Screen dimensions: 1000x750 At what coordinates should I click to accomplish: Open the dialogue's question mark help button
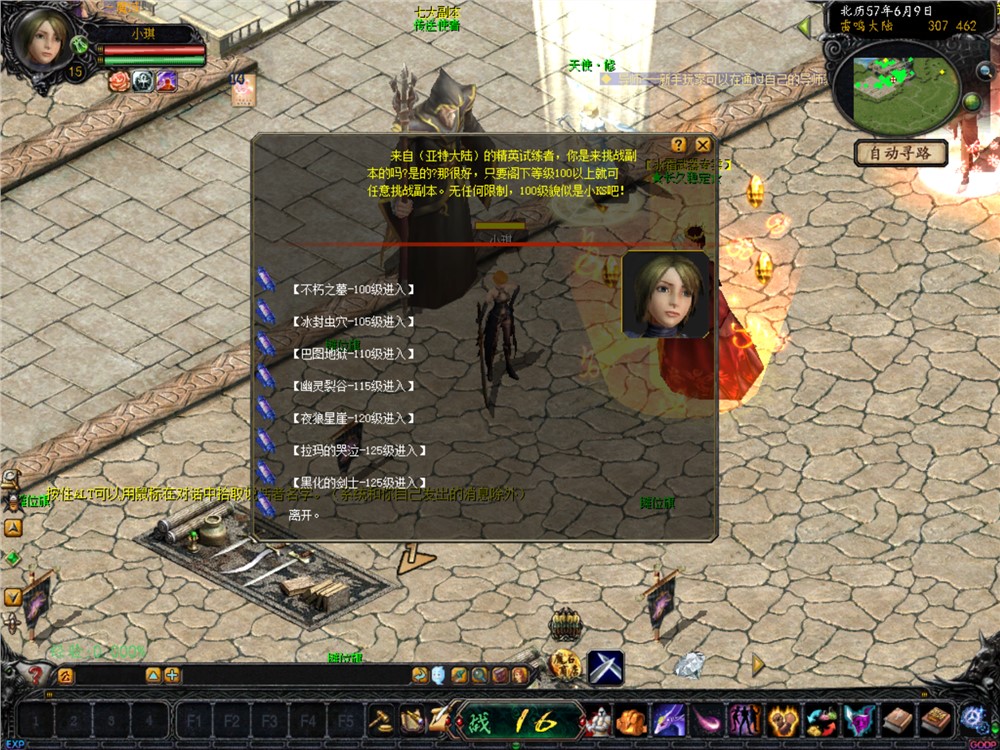tap(679, 145)
